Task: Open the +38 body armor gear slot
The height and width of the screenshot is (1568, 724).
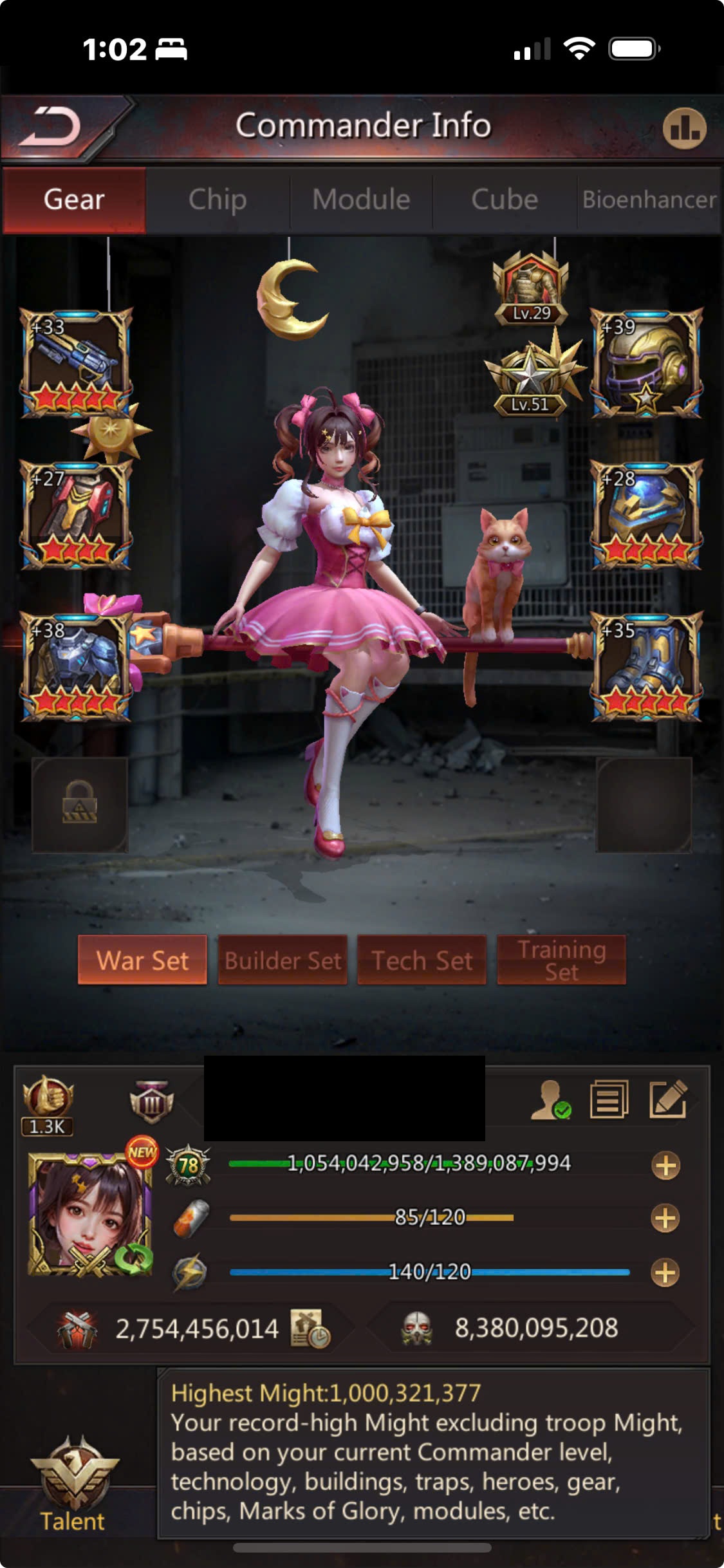Action: click(76, 666)
